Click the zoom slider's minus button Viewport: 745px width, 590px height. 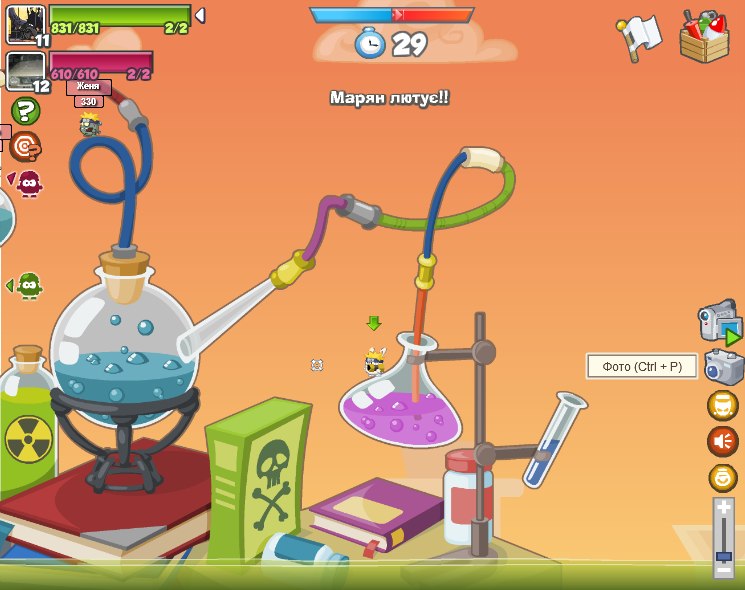pos(723,570)
